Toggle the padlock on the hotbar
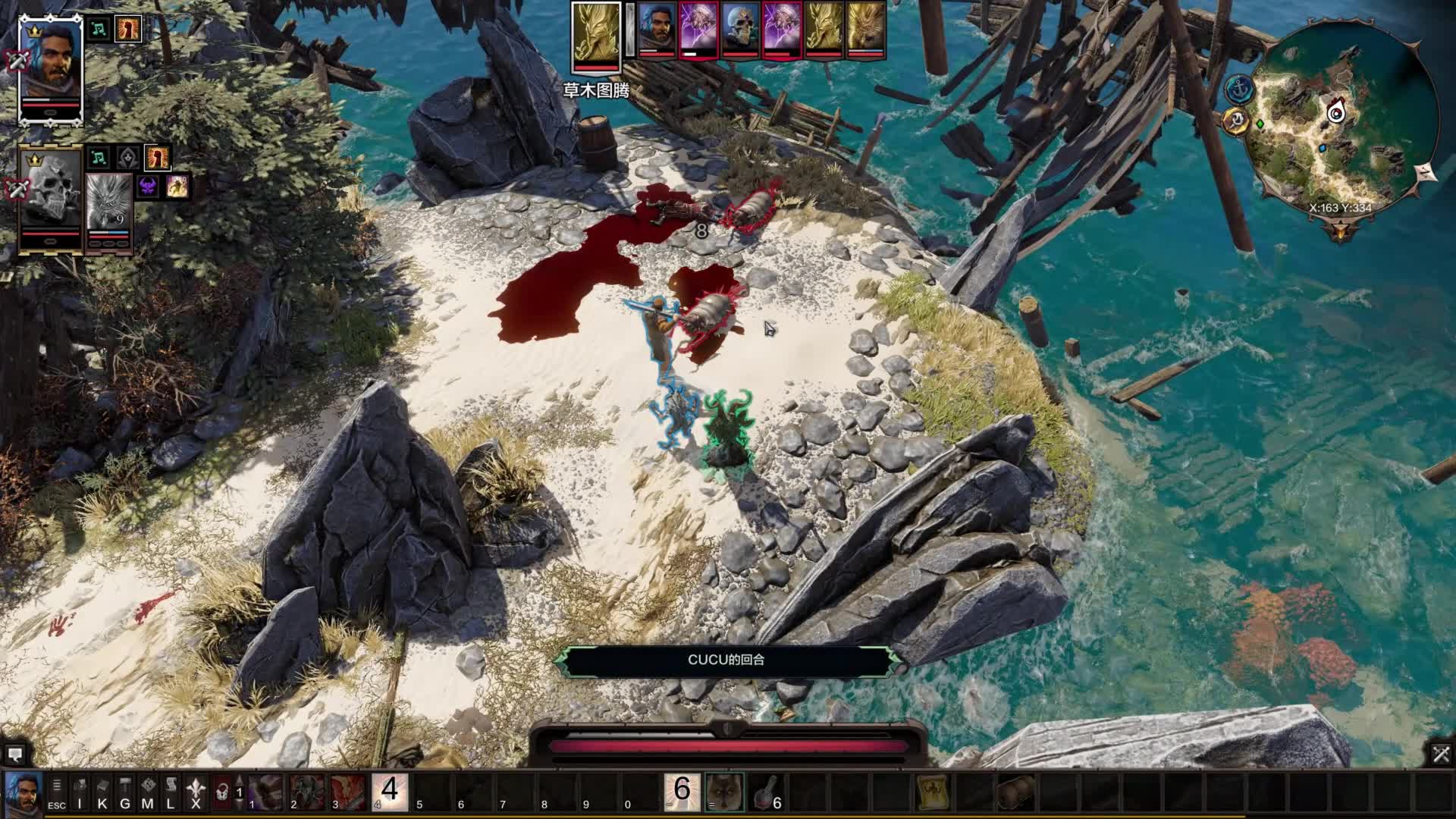 [x=221, y=792]
